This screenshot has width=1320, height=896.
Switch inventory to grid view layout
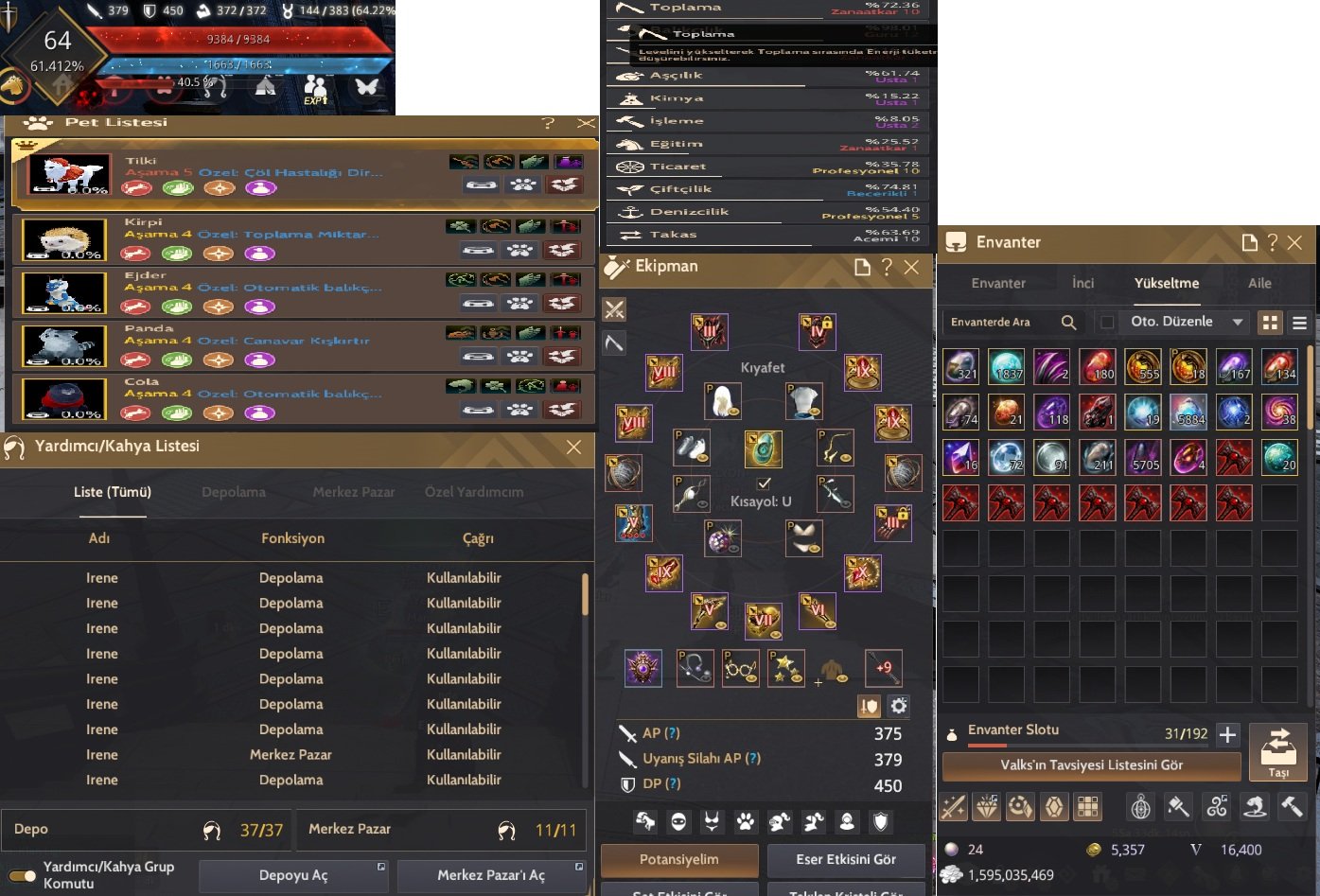point(1270,323)
